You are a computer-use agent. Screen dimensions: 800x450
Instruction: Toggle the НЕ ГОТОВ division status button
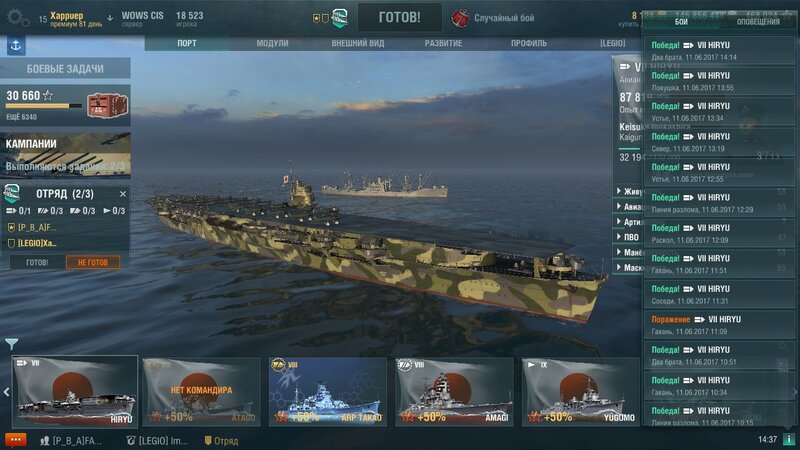click(x=93, y=263)
